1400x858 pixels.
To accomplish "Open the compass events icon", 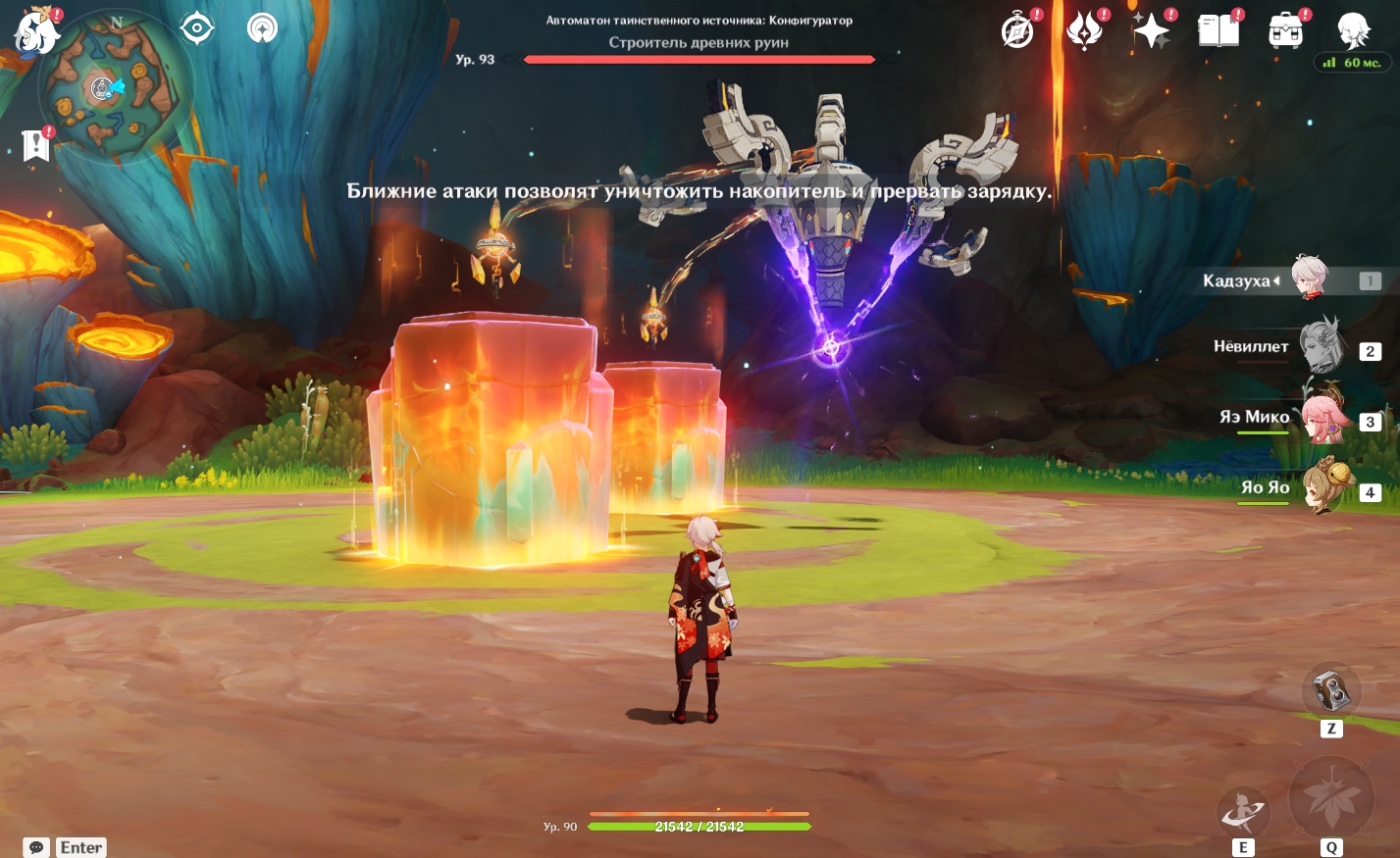I will (x=1017, y=31).
